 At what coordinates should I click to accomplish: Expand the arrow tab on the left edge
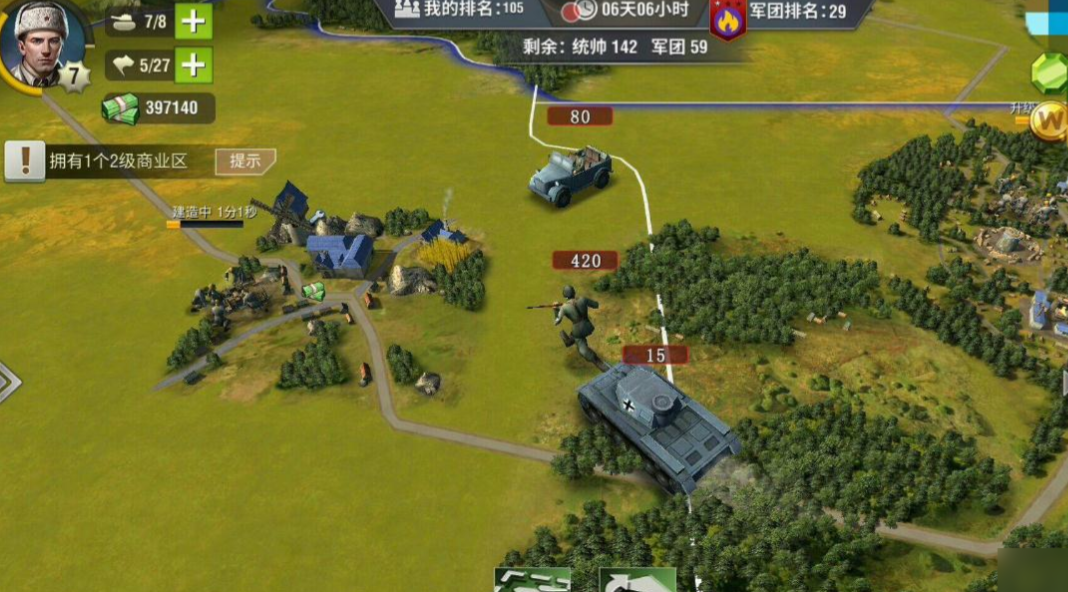(8, 382)
